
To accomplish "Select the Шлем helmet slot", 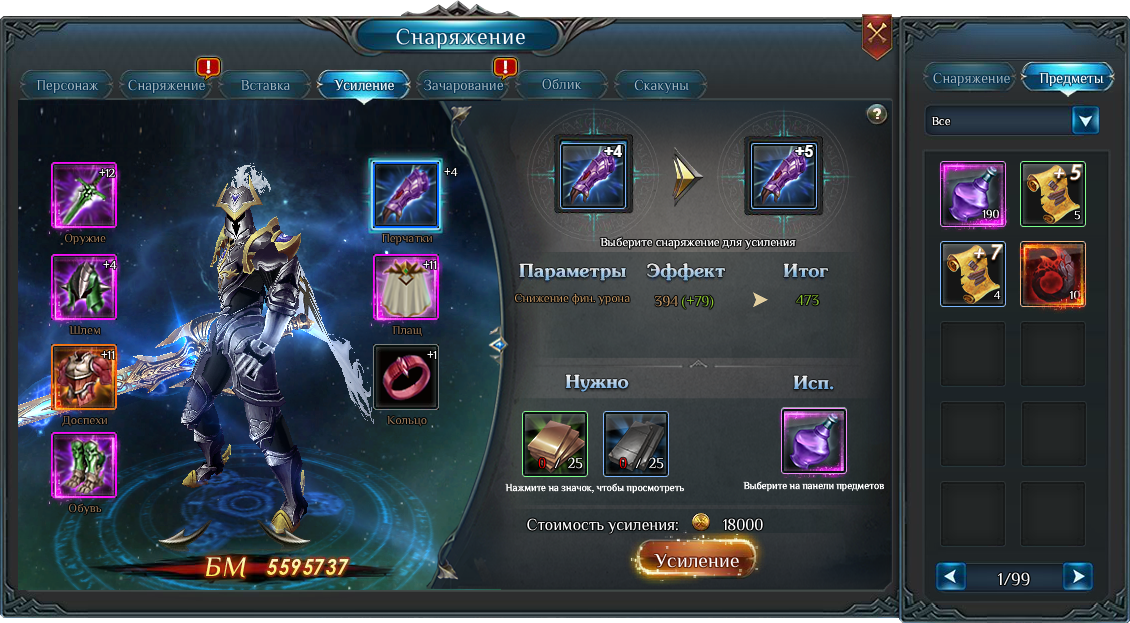I will 84,288.
